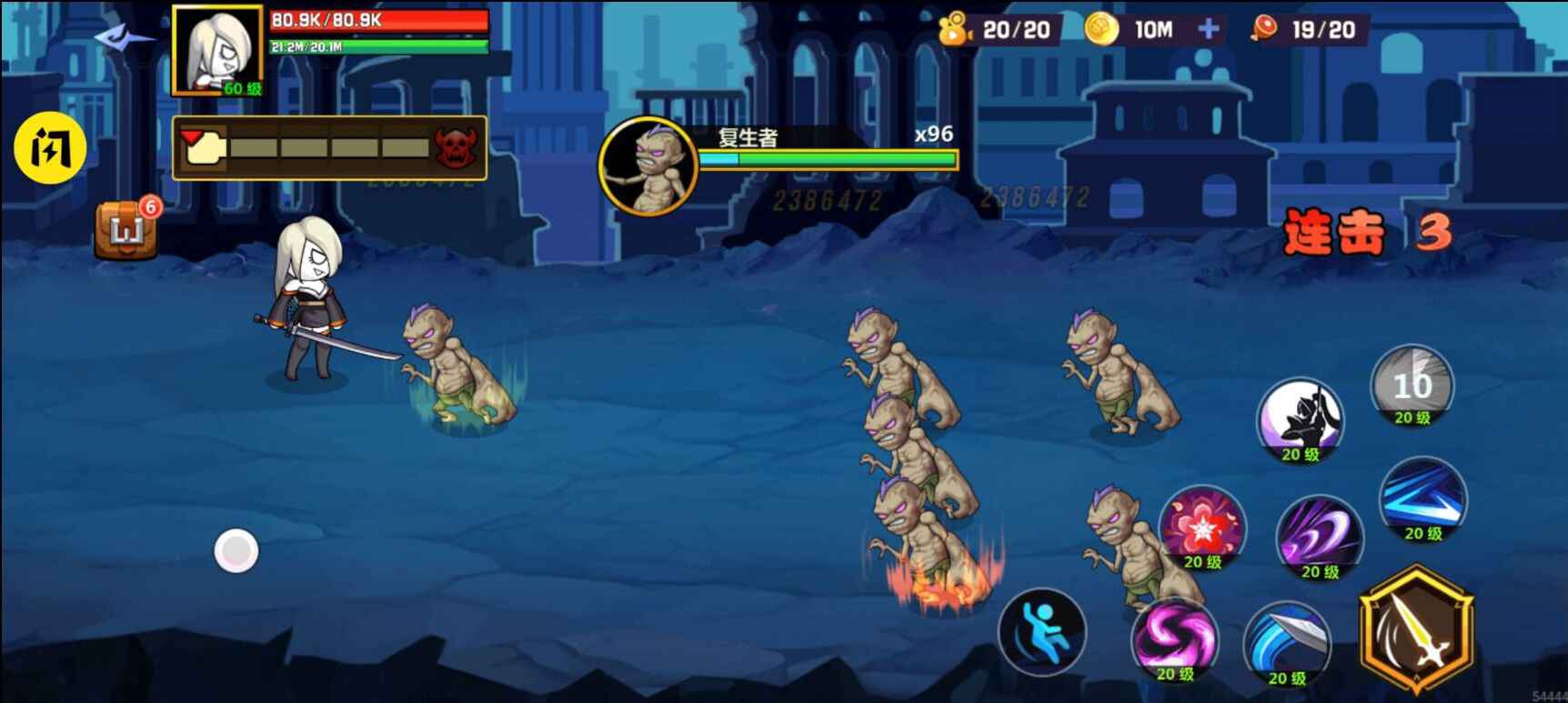1568x703 pixels.
Task: Cast the pink flower burst skill
Action: point(1202,528)
